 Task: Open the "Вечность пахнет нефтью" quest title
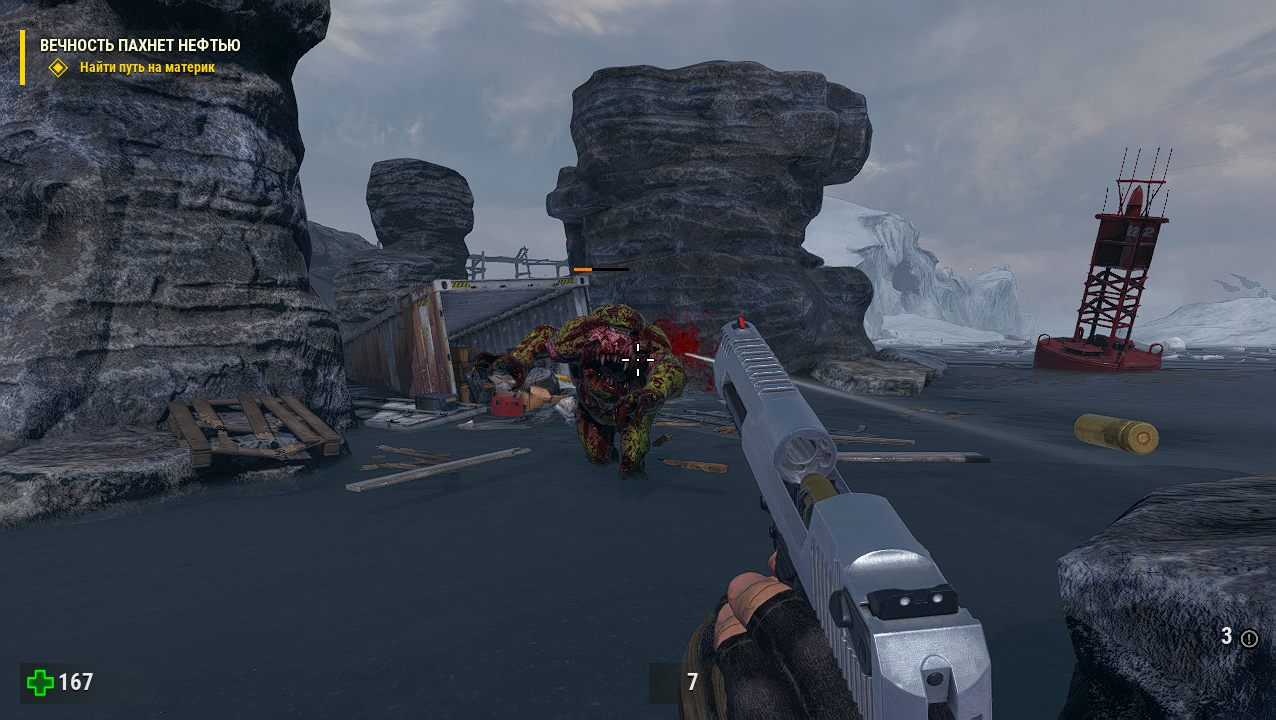click(140, 45)
